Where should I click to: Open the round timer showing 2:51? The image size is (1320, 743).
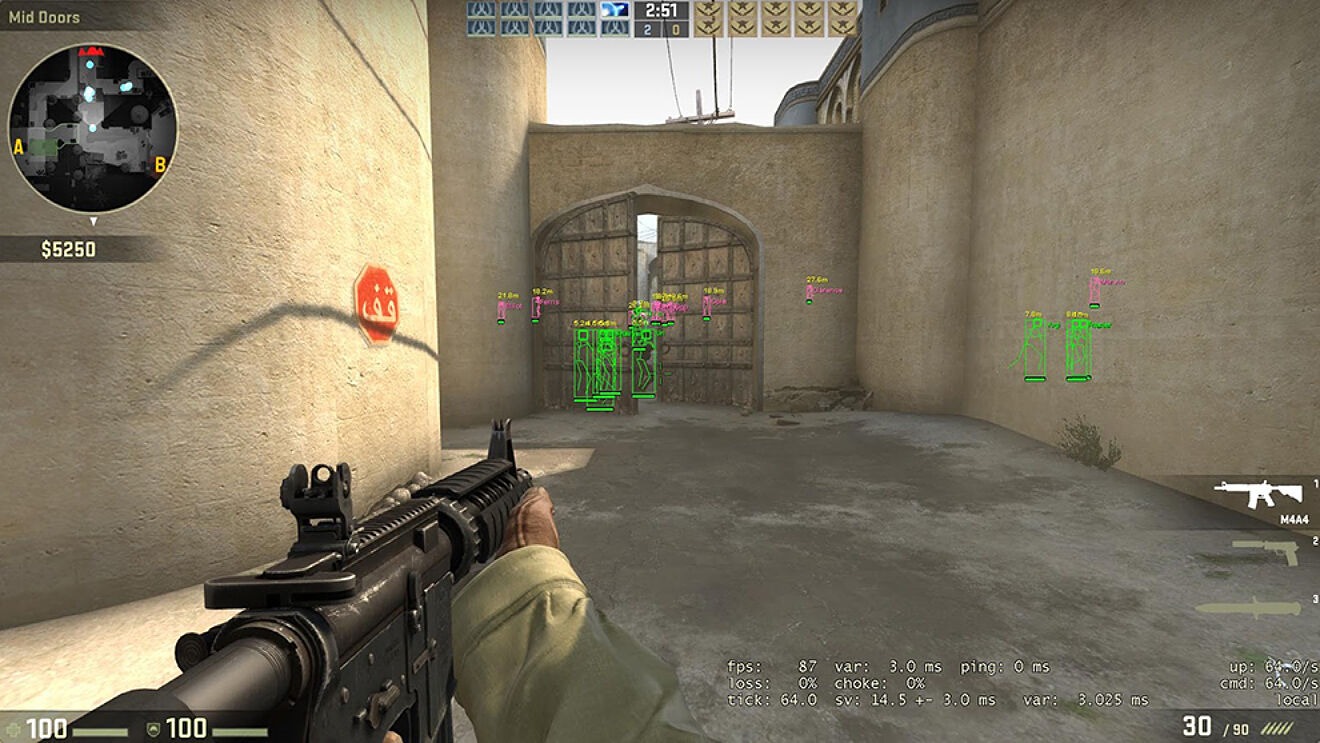[660, 13]
